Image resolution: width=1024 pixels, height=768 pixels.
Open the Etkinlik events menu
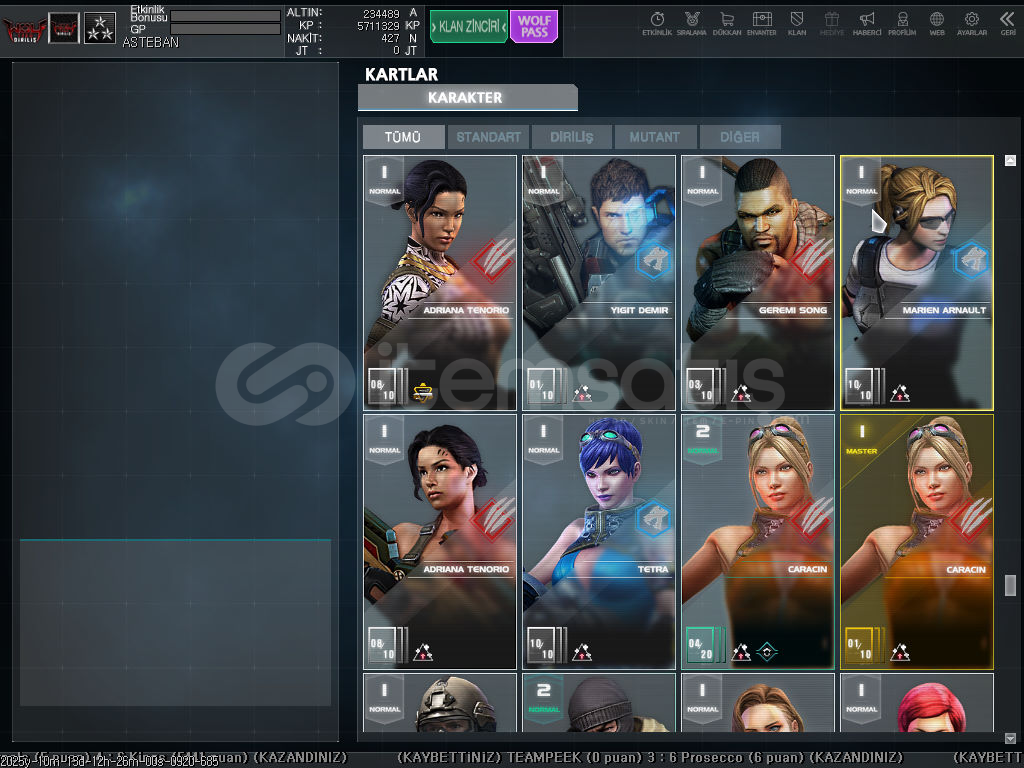(x=657, y=23)
